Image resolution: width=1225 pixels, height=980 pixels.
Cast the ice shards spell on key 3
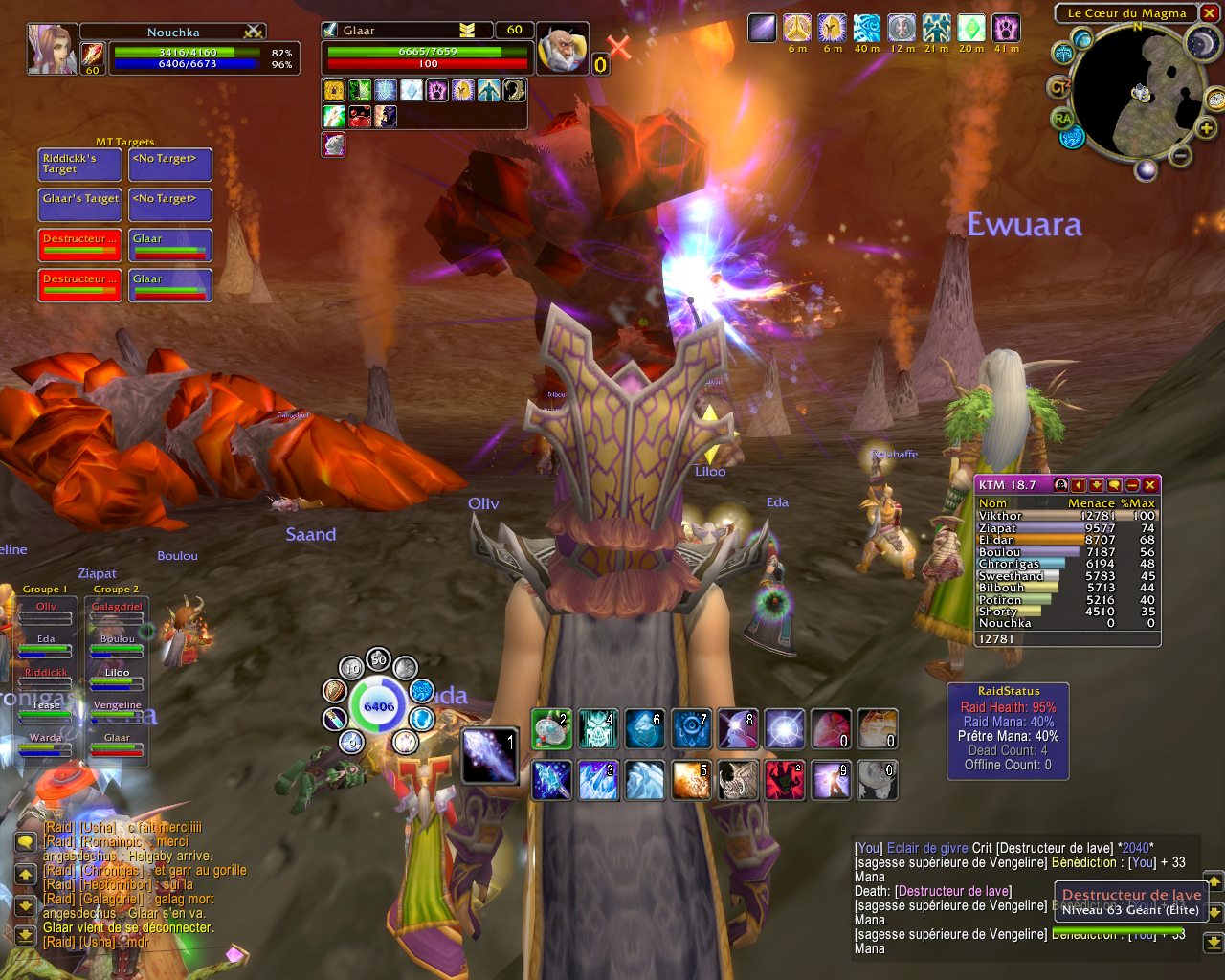click(598, 780)
